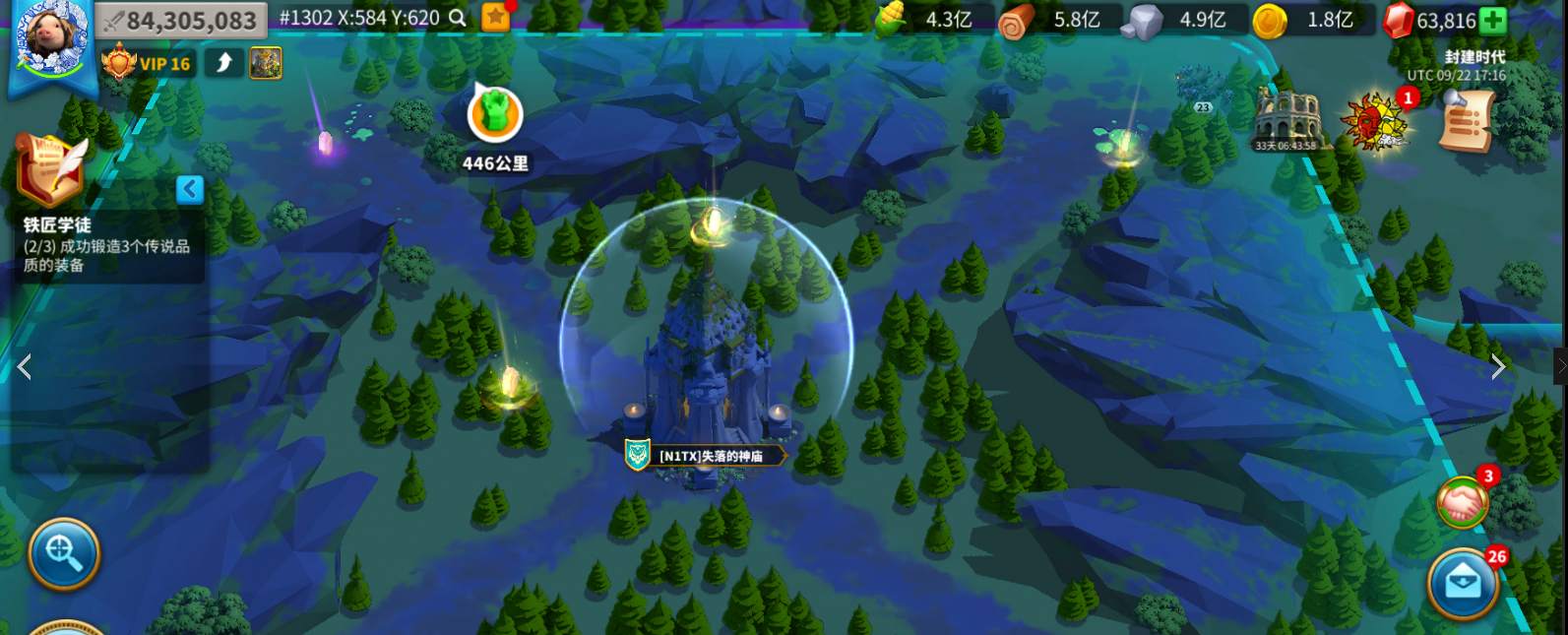Open the mail envelope inbox
1568x635 pixels.
coord(1463,583)
